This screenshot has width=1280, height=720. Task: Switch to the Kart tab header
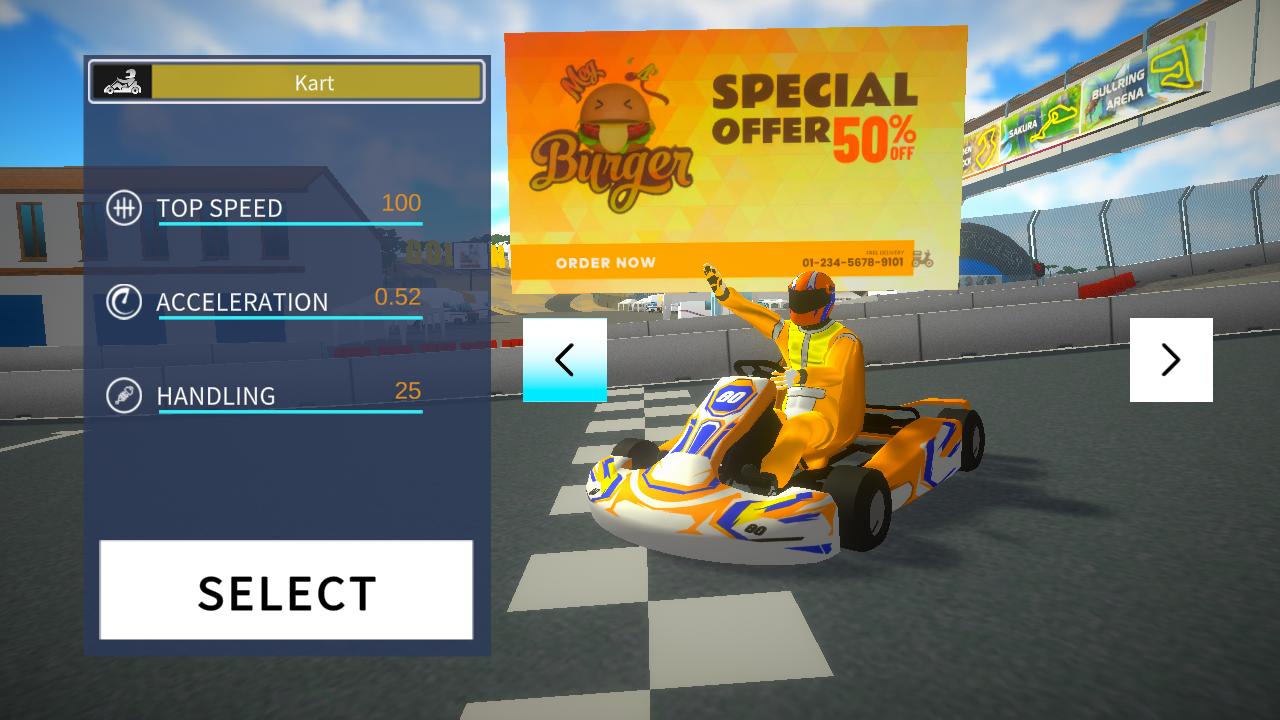(x=315, y=83)
